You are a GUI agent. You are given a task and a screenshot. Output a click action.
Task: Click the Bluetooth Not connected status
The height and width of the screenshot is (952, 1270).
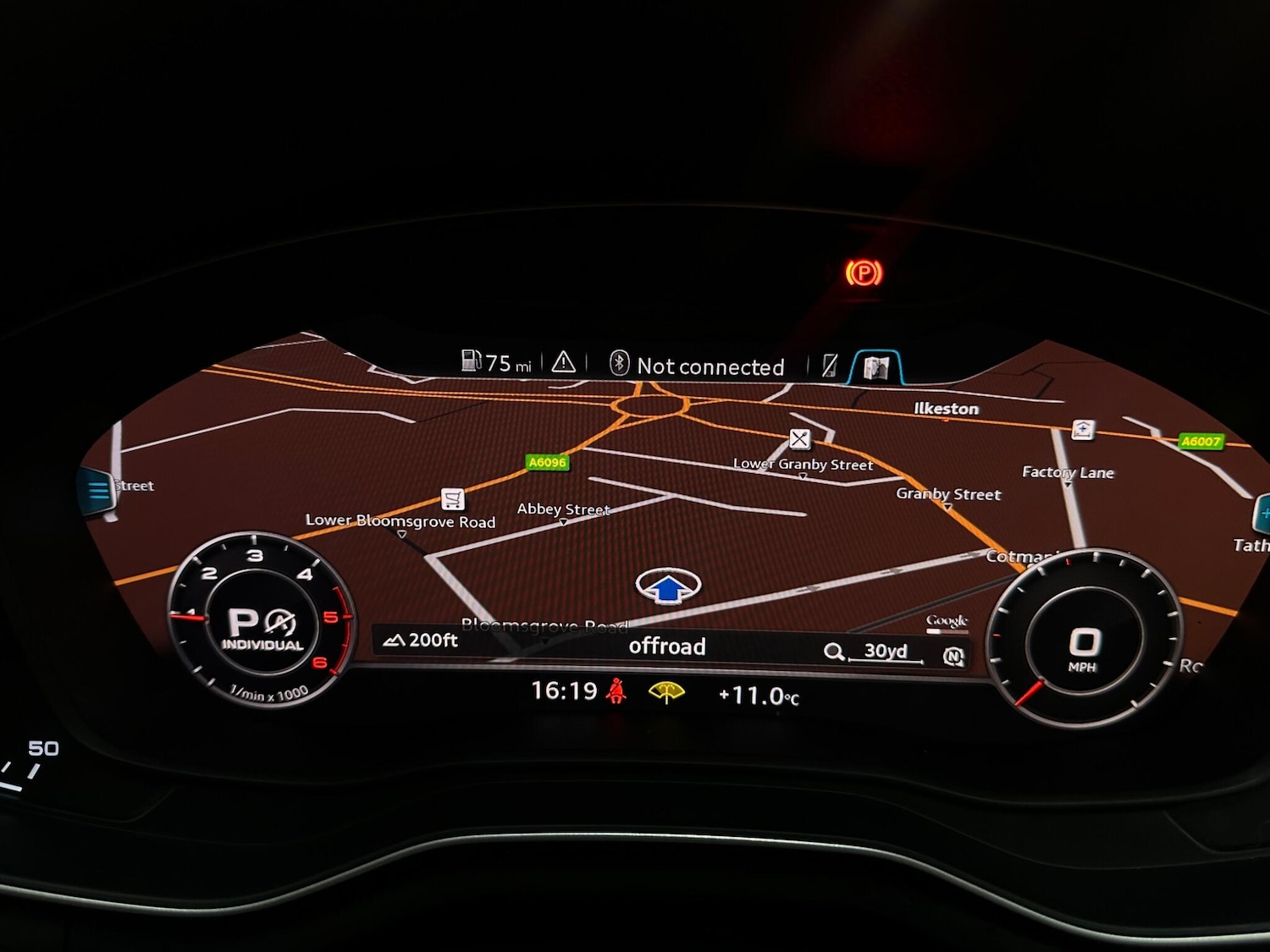tap(698, 366)
